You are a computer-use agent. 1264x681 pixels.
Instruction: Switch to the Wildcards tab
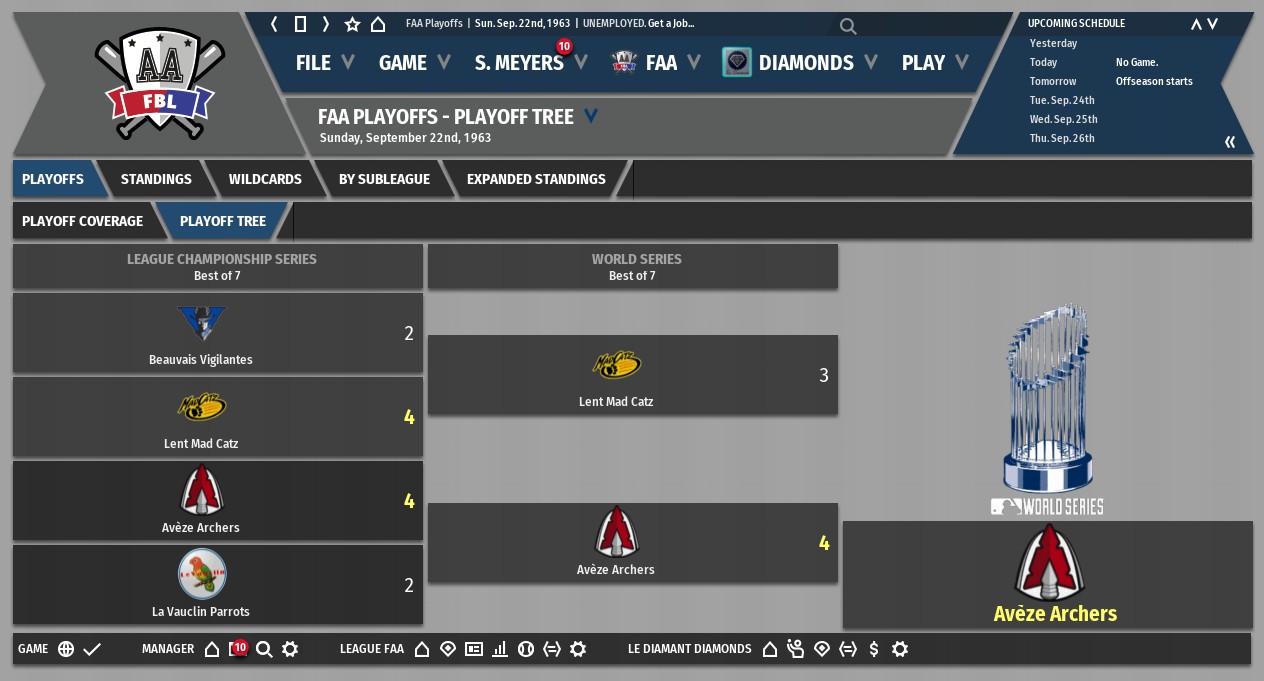[265, 179]
